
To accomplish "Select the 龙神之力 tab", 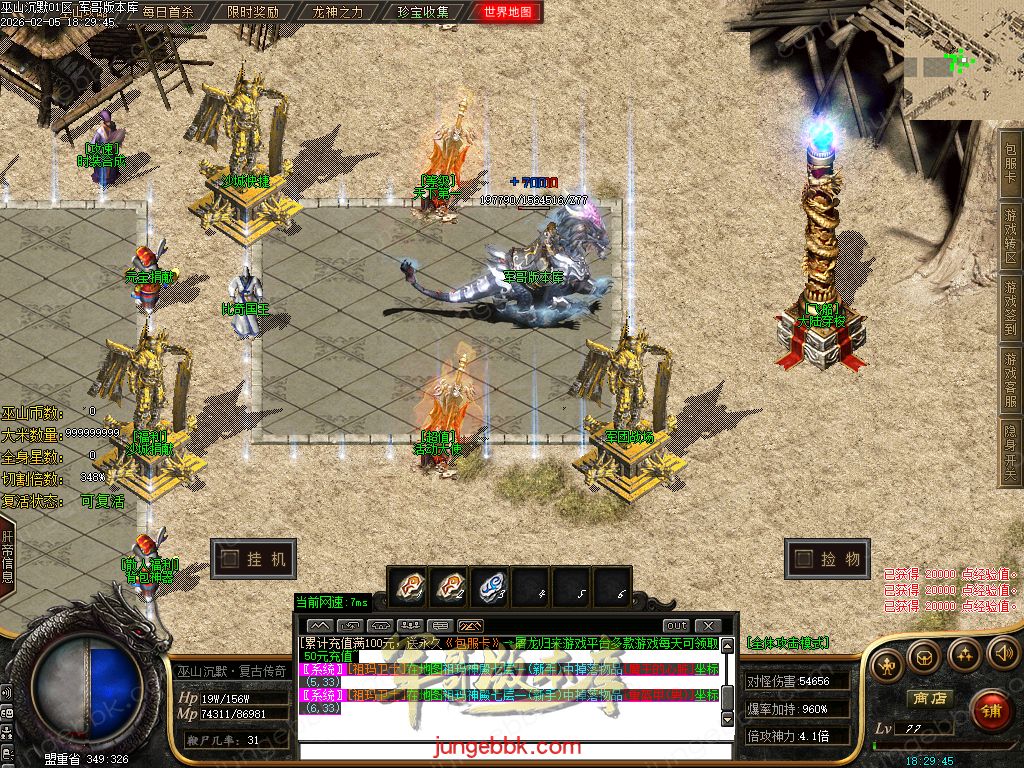I will coord(338,13).
